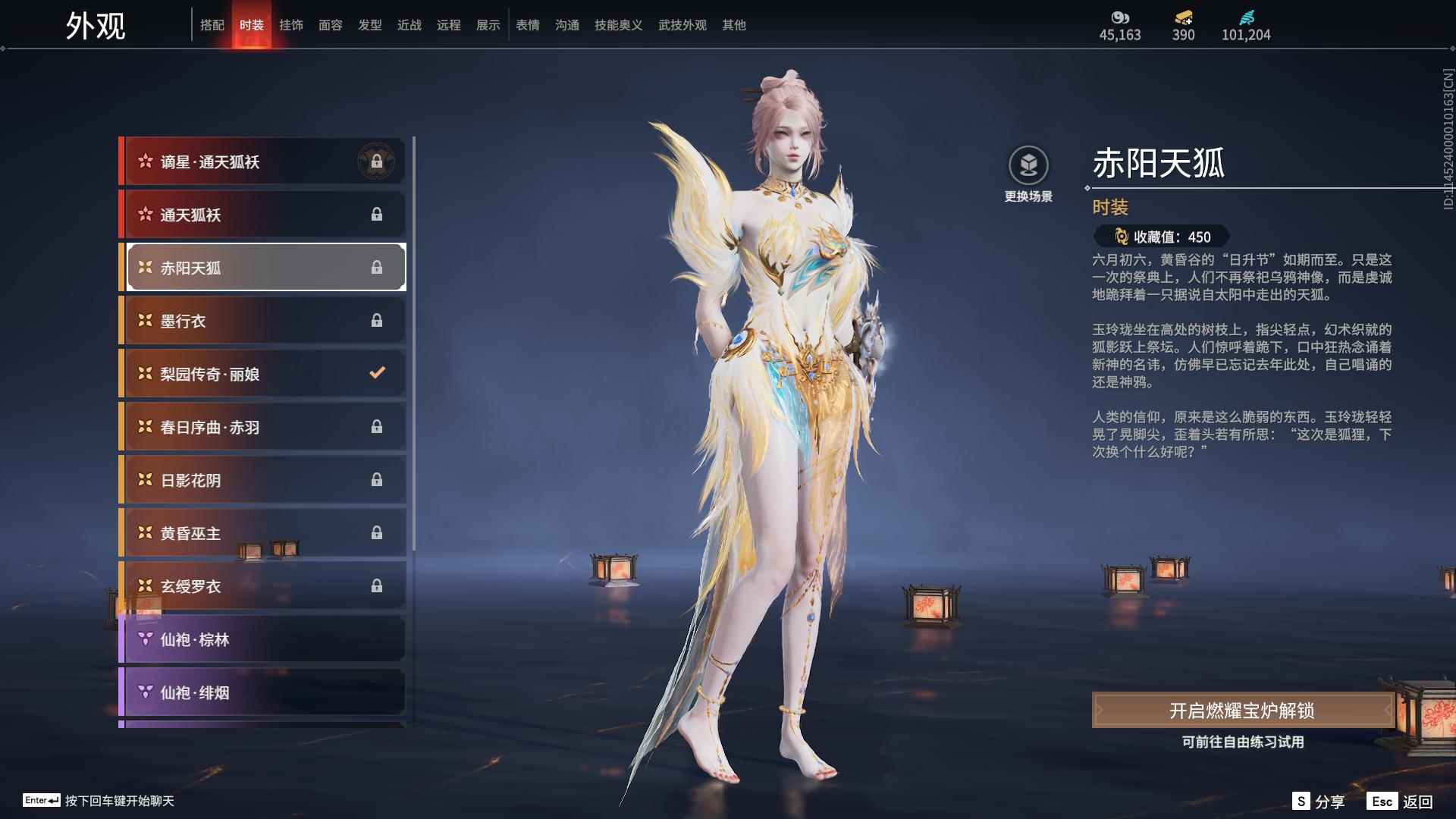This screenshot has width=1456, height=819.
Task: Click the 390 ingot currency icon
Action: pyautogui.click(x=1183, y=15)
